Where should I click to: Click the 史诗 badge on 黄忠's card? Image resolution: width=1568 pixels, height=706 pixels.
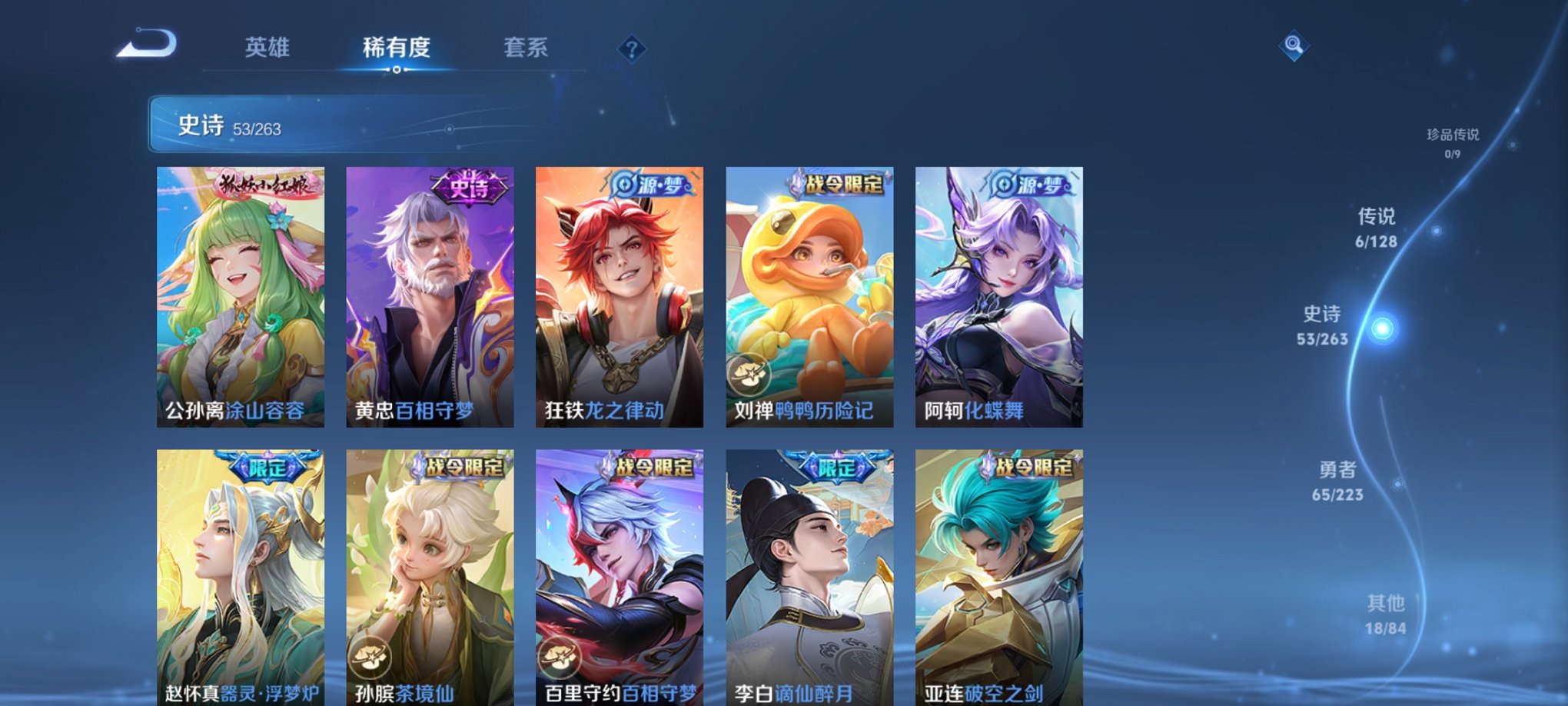click(x=467, y=188)
